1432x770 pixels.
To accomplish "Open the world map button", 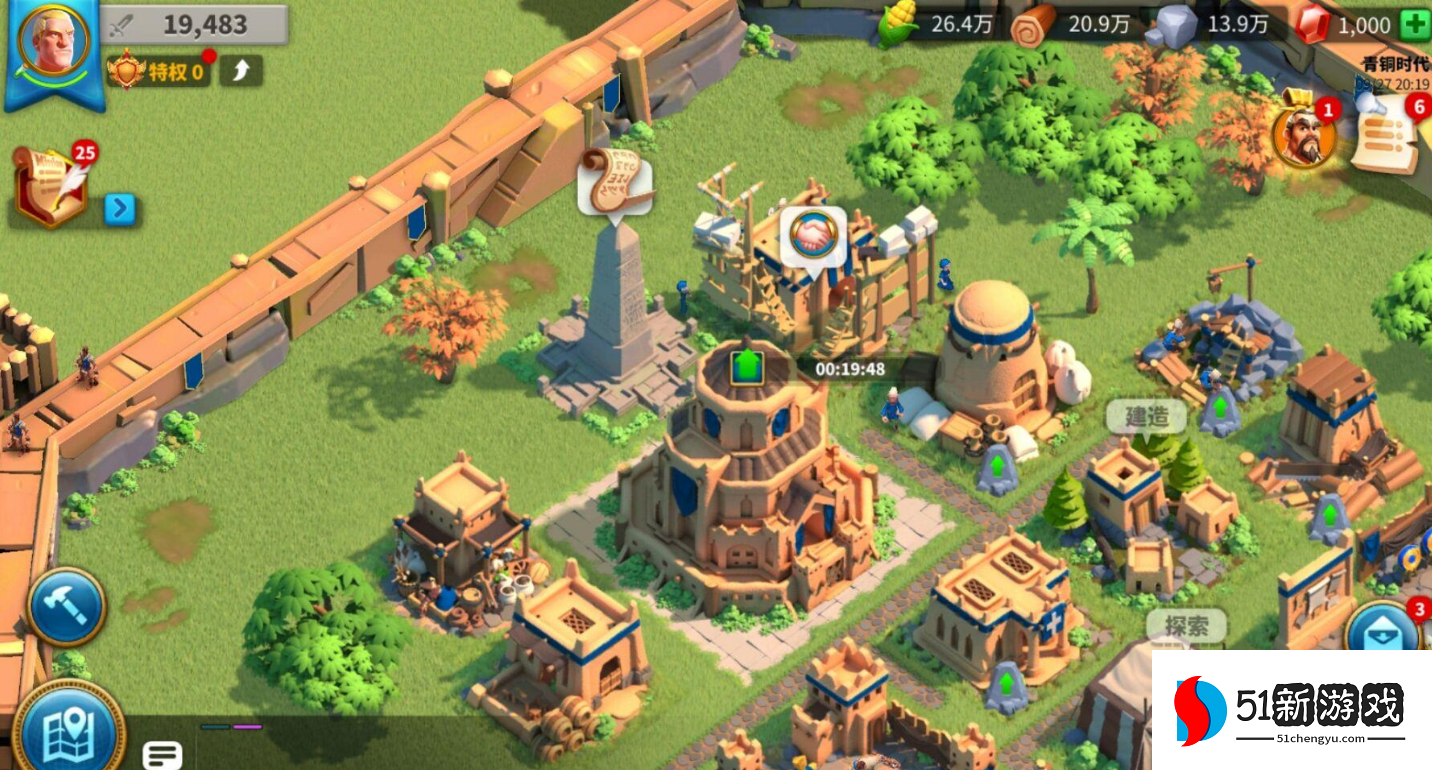I will [66, 729].
